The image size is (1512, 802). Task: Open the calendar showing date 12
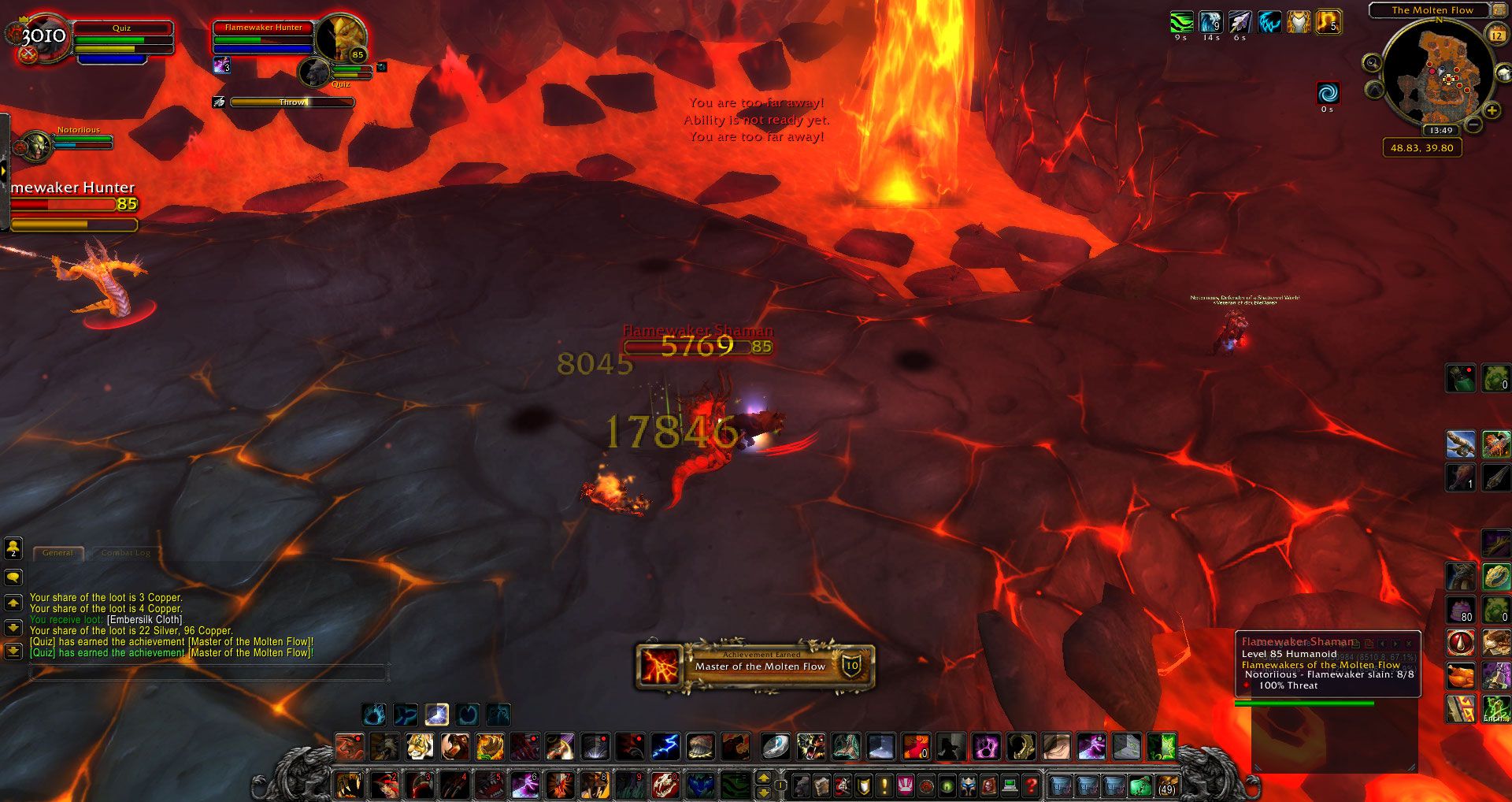[x=1496, y=35]
